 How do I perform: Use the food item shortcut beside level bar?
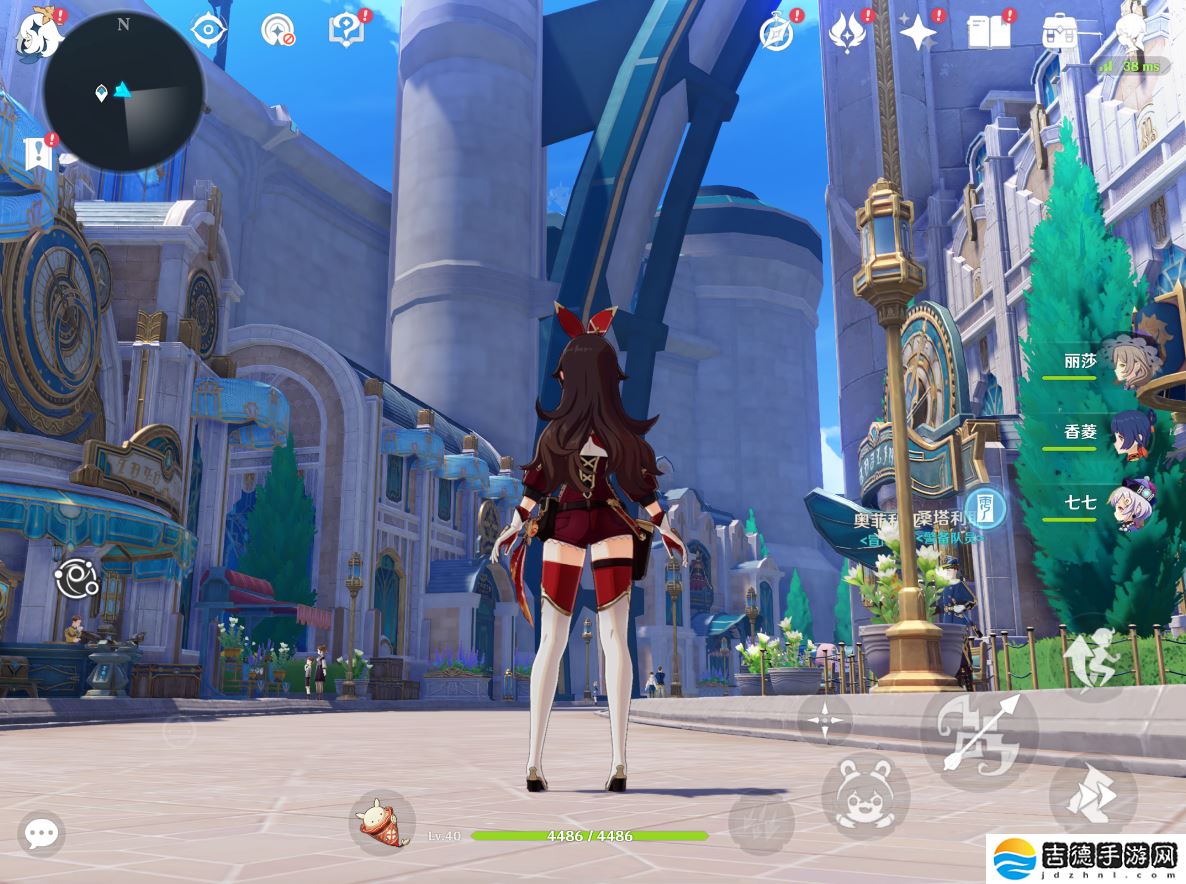pos(381,822)
